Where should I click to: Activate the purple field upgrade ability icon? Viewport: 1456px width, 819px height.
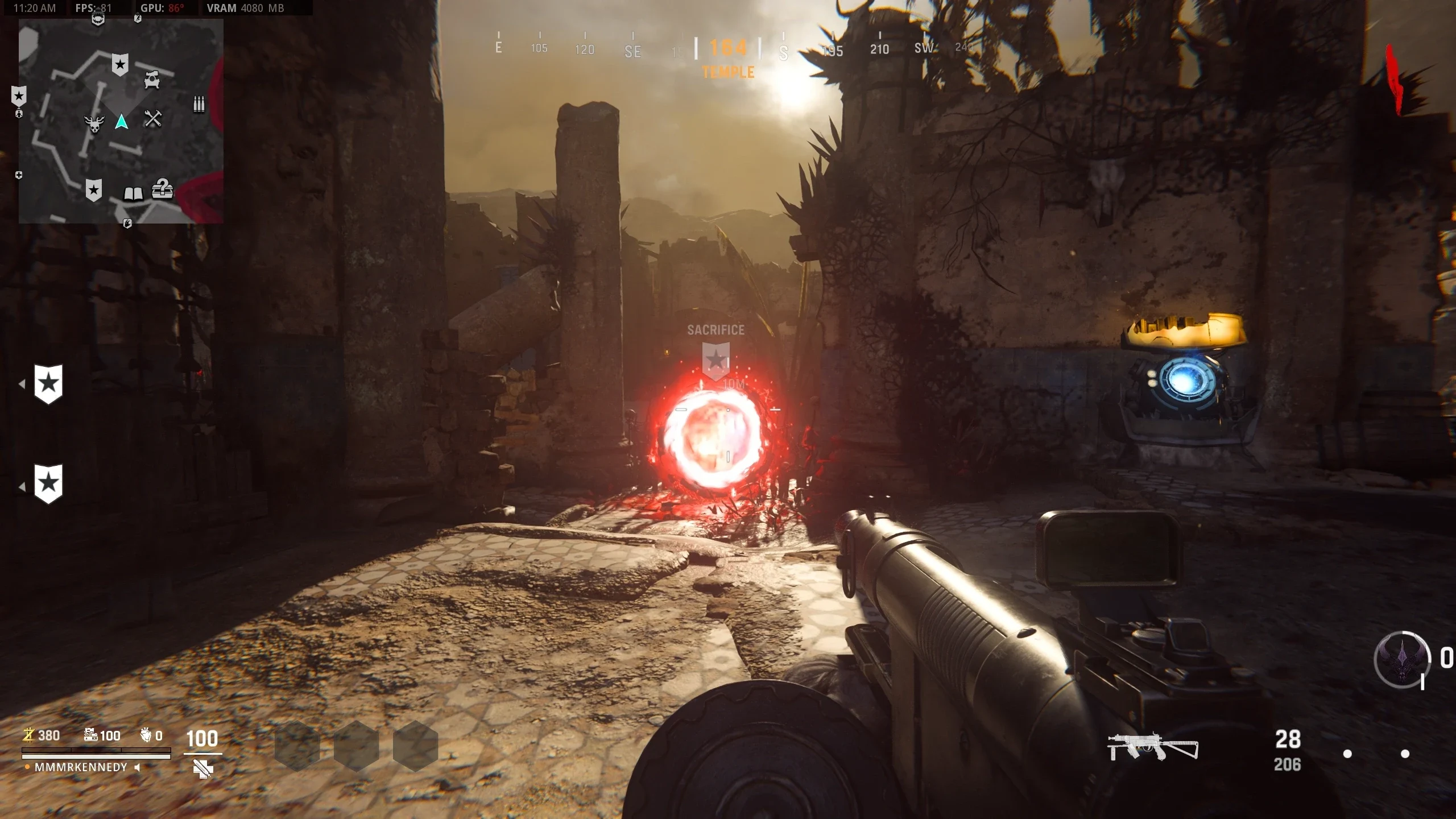tap(1401, 660)
